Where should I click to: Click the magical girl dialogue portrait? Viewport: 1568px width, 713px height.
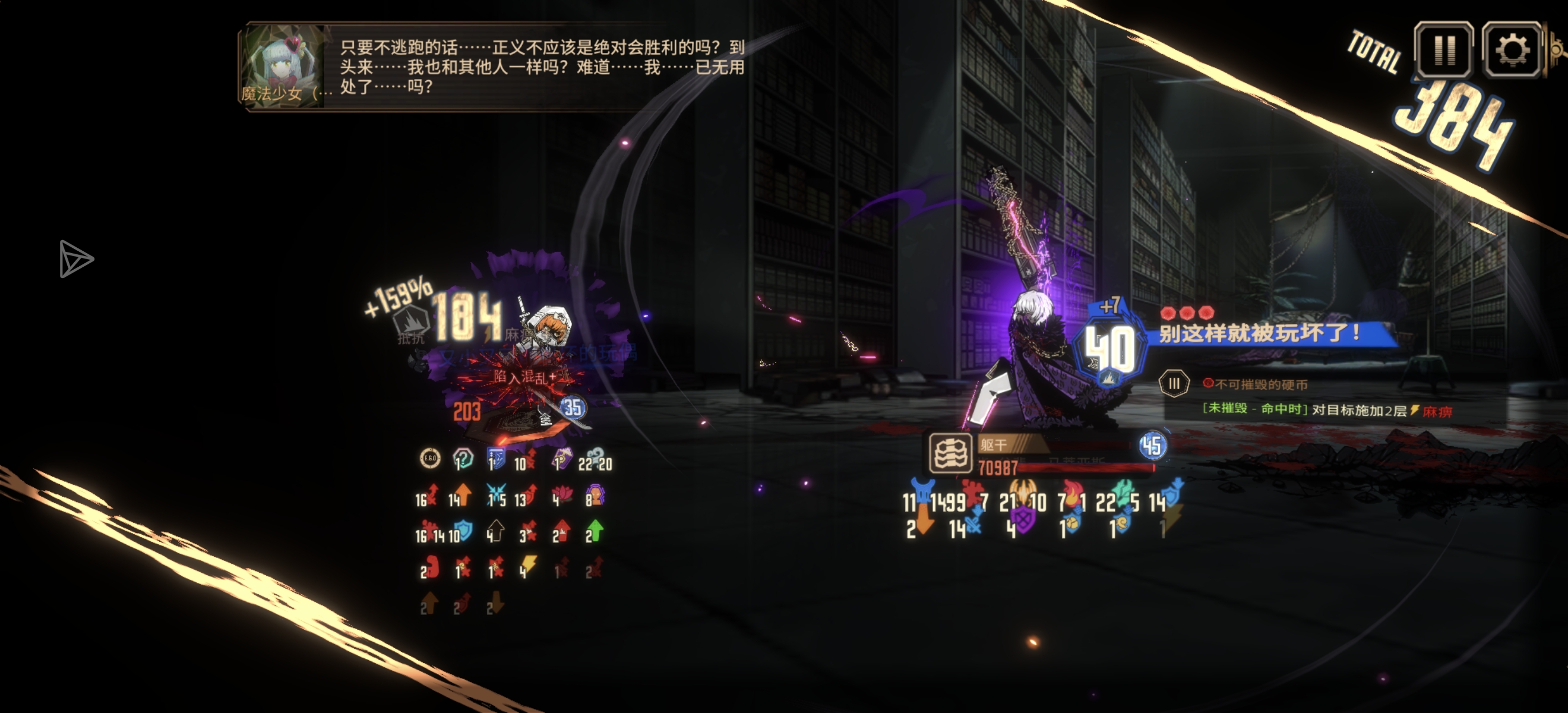[x=284, y=66]
